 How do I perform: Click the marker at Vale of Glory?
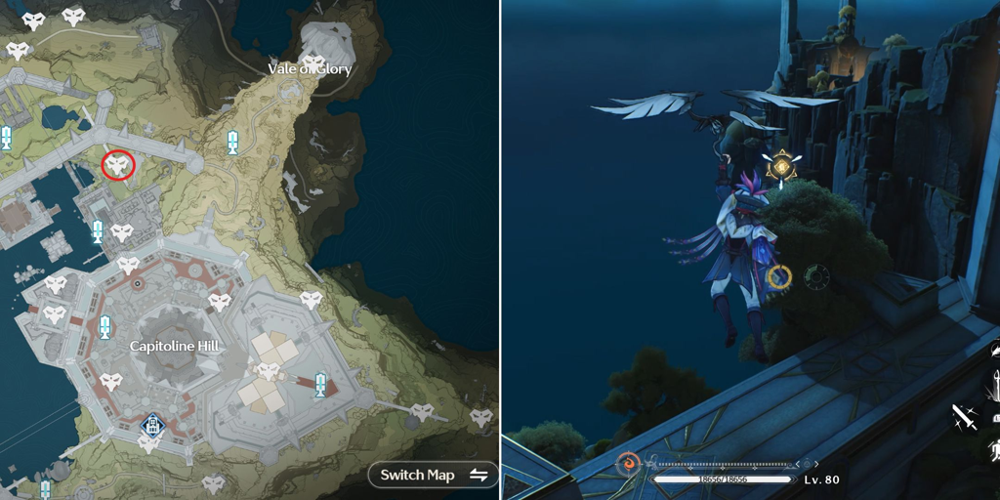314,63
